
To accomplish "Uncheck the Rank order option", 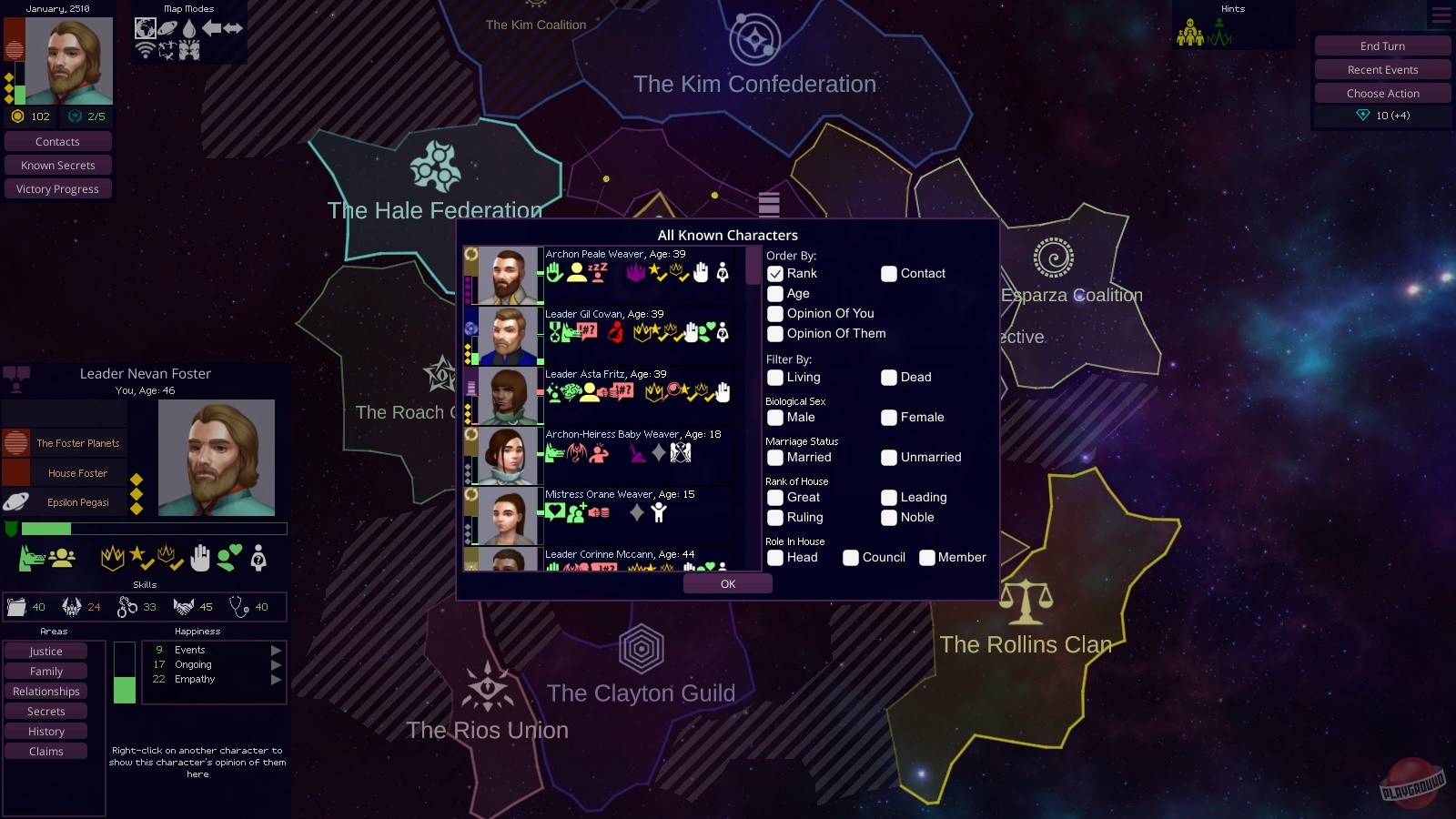I will (776, 273).
